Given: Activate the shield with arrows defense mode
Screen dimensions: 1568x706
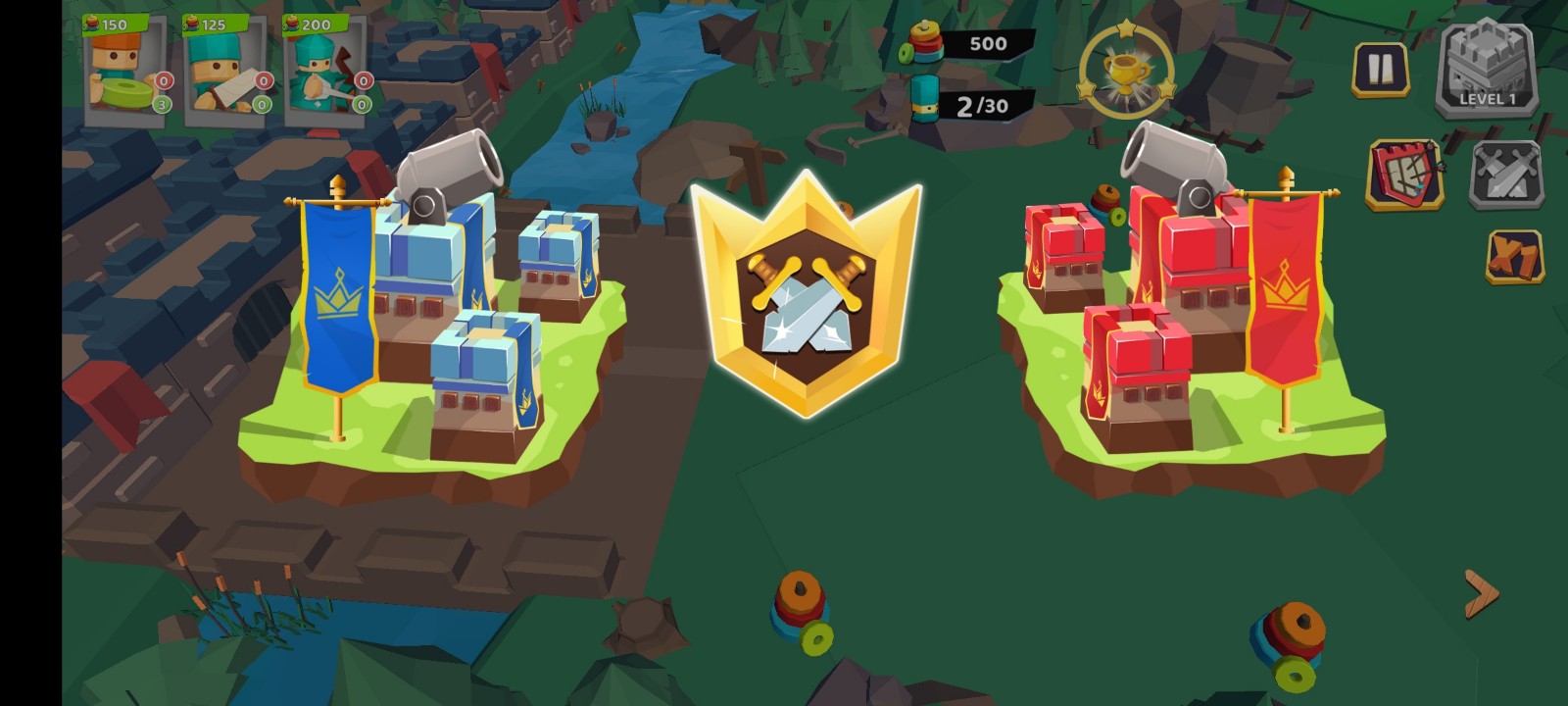Looking at the screenshot, I should [1405, 176].
